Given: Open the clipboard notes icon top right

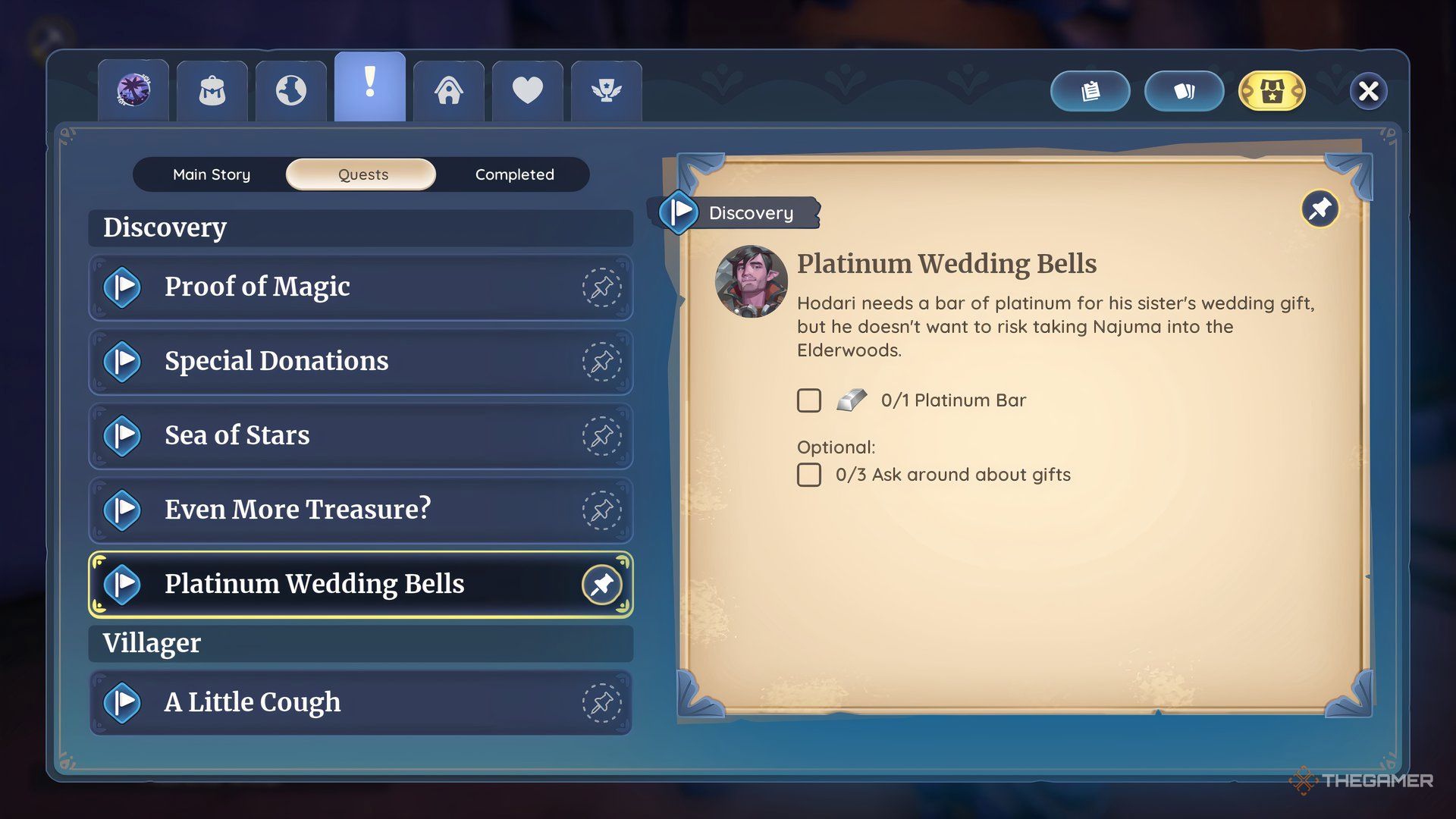Looking at the screenshot, I should click(1090, 90).
